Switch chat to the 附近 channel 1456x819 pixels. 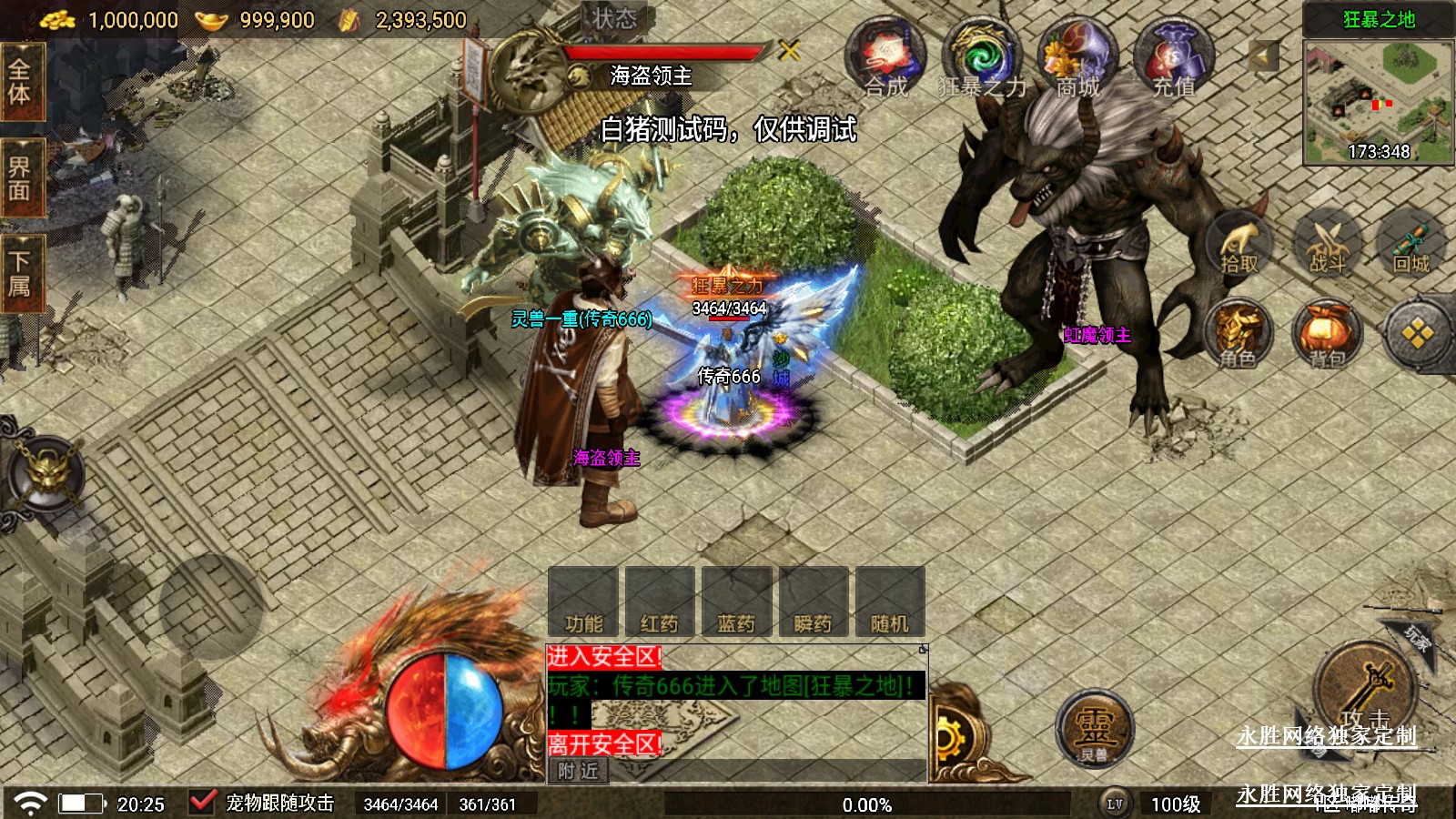tap(579, 772)
